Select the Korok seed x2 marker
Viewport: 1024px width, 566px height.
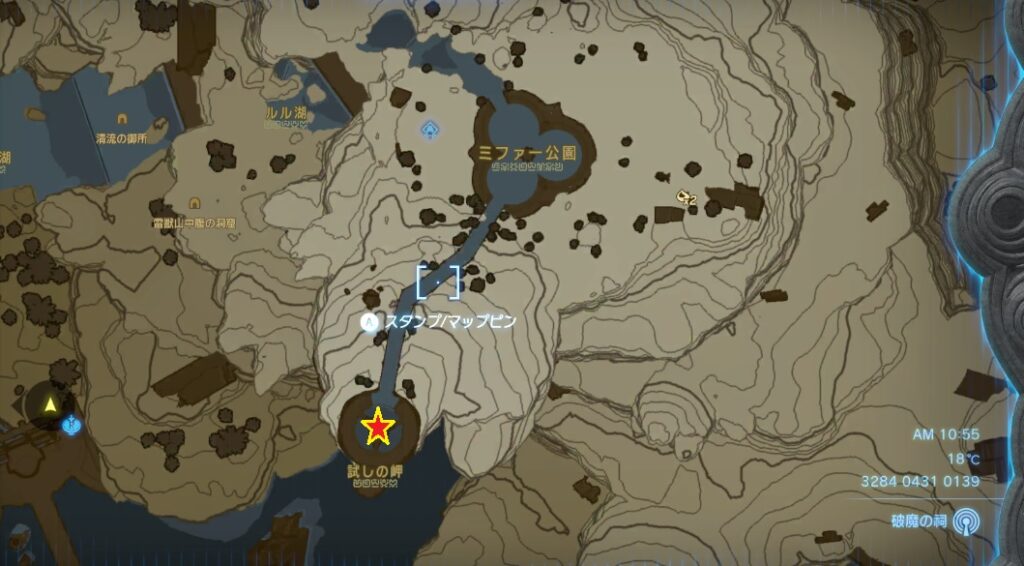point(686,197)
